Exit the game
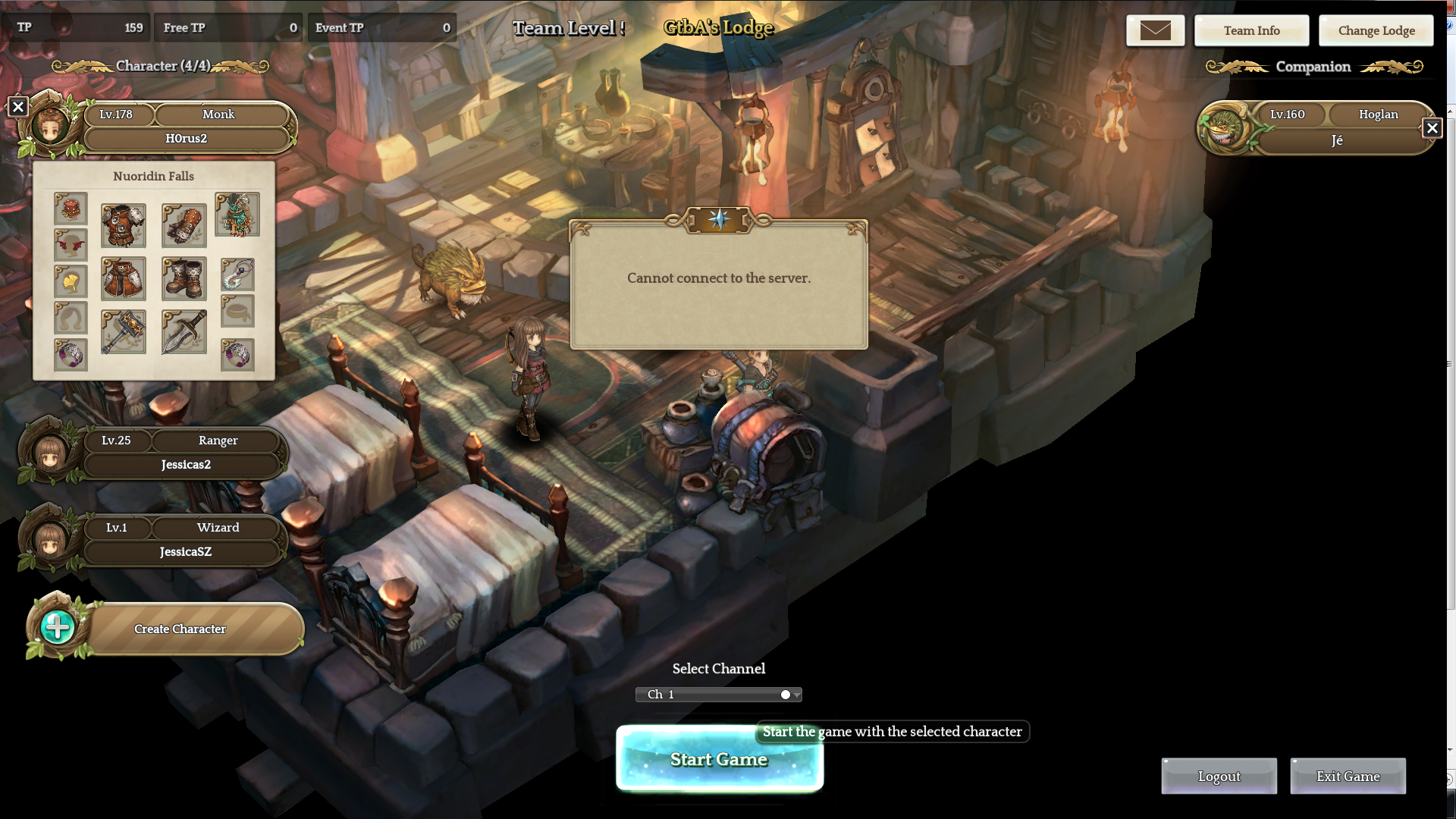 point(1348,777)
